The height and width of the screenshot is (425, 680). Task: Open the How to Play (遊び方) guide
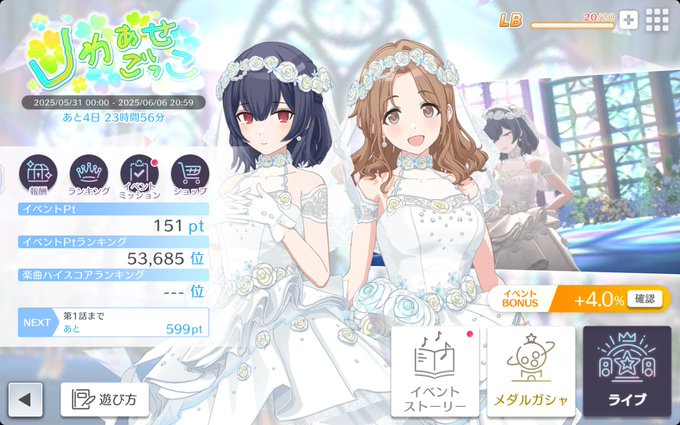pyautogui.click(x=105, y=400)
